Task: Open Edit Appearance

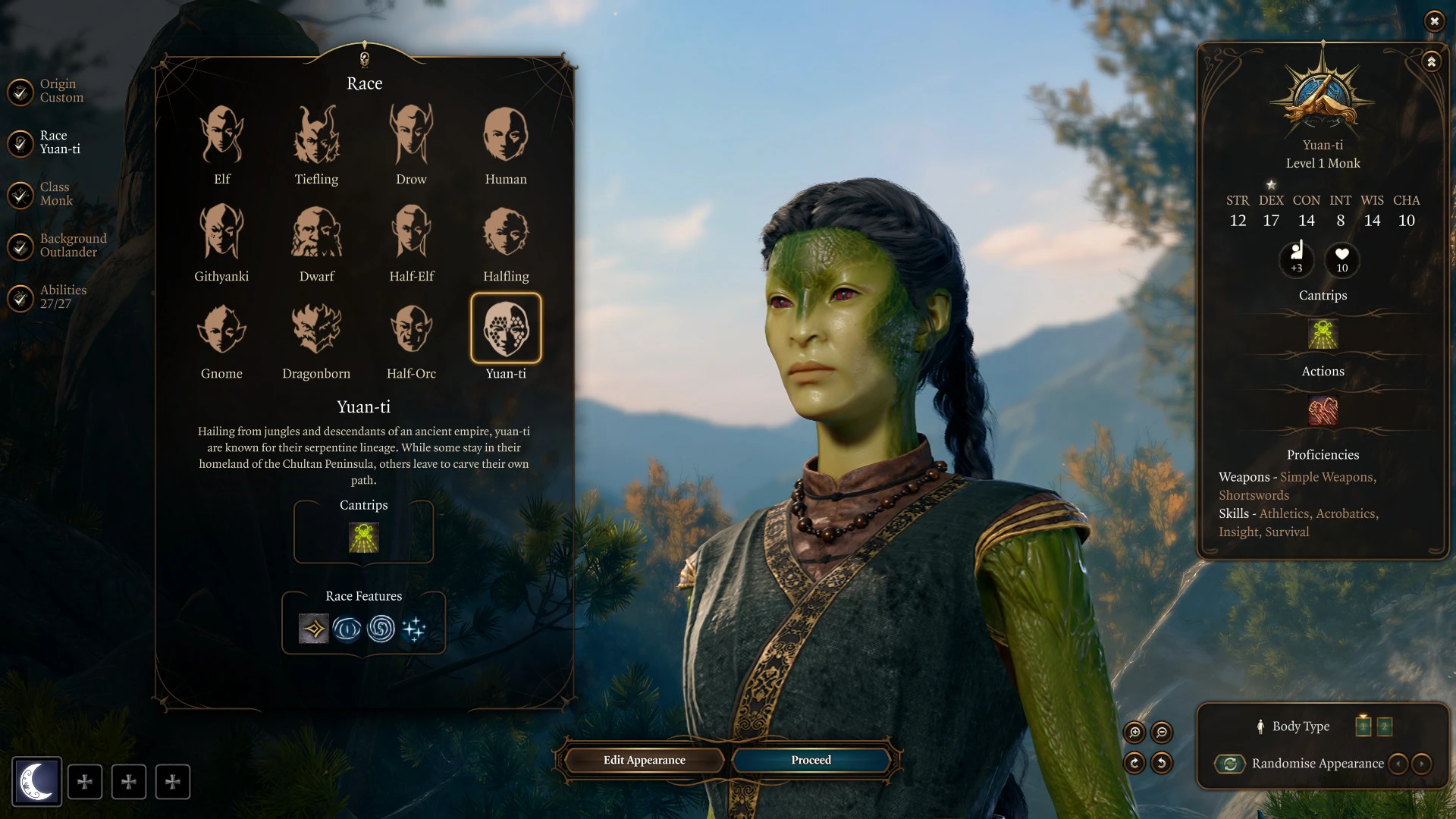Action: point(644,760)
